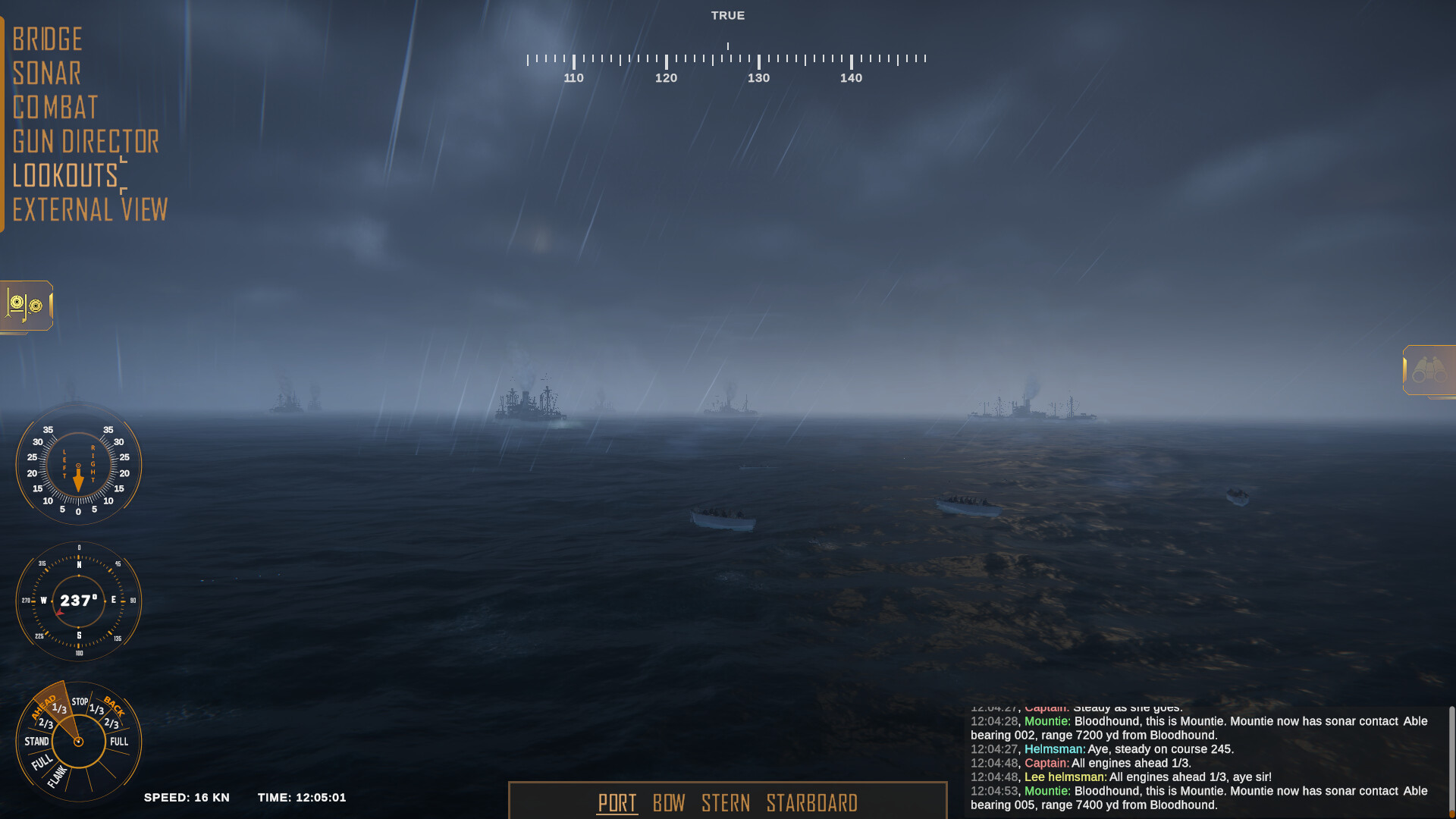
Task: Switch to the STARBOARD lookout view
Action: point(811,802)
